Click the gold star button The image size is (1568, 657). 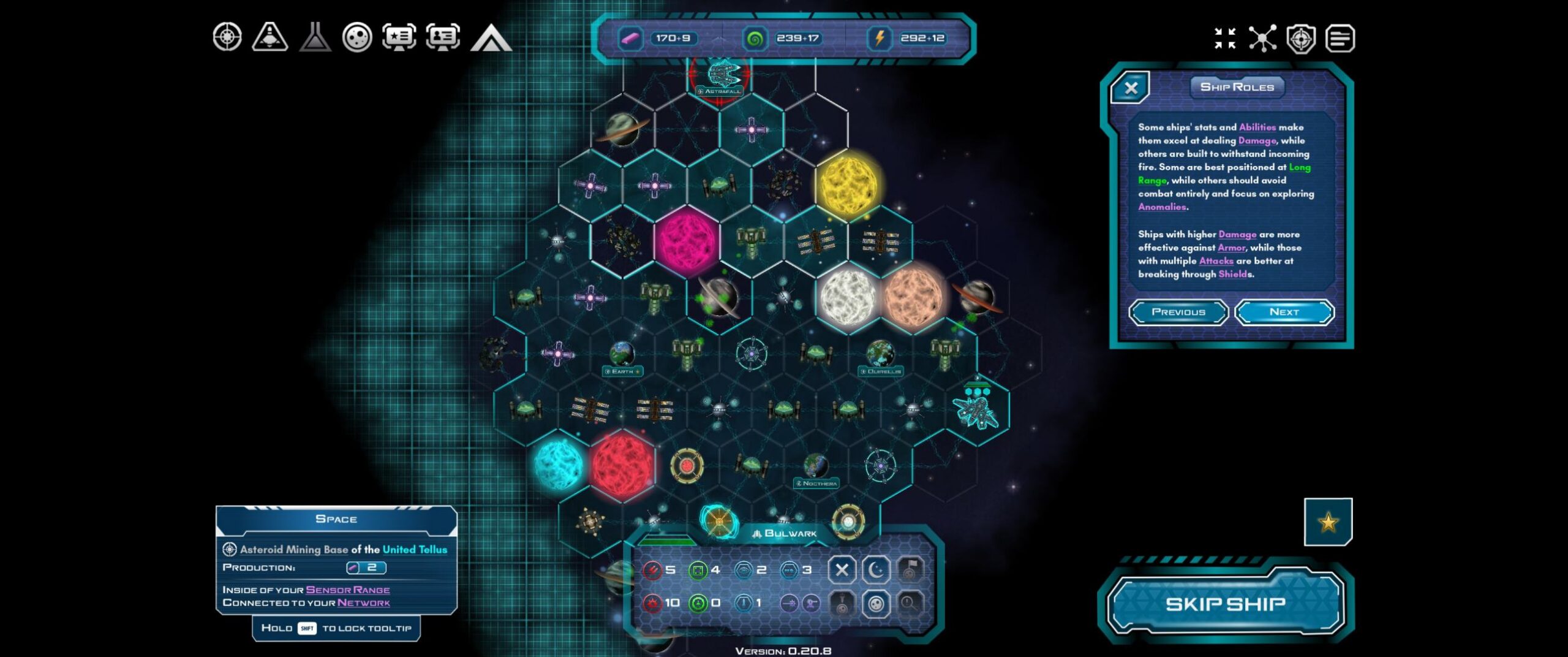(1328, 522)
